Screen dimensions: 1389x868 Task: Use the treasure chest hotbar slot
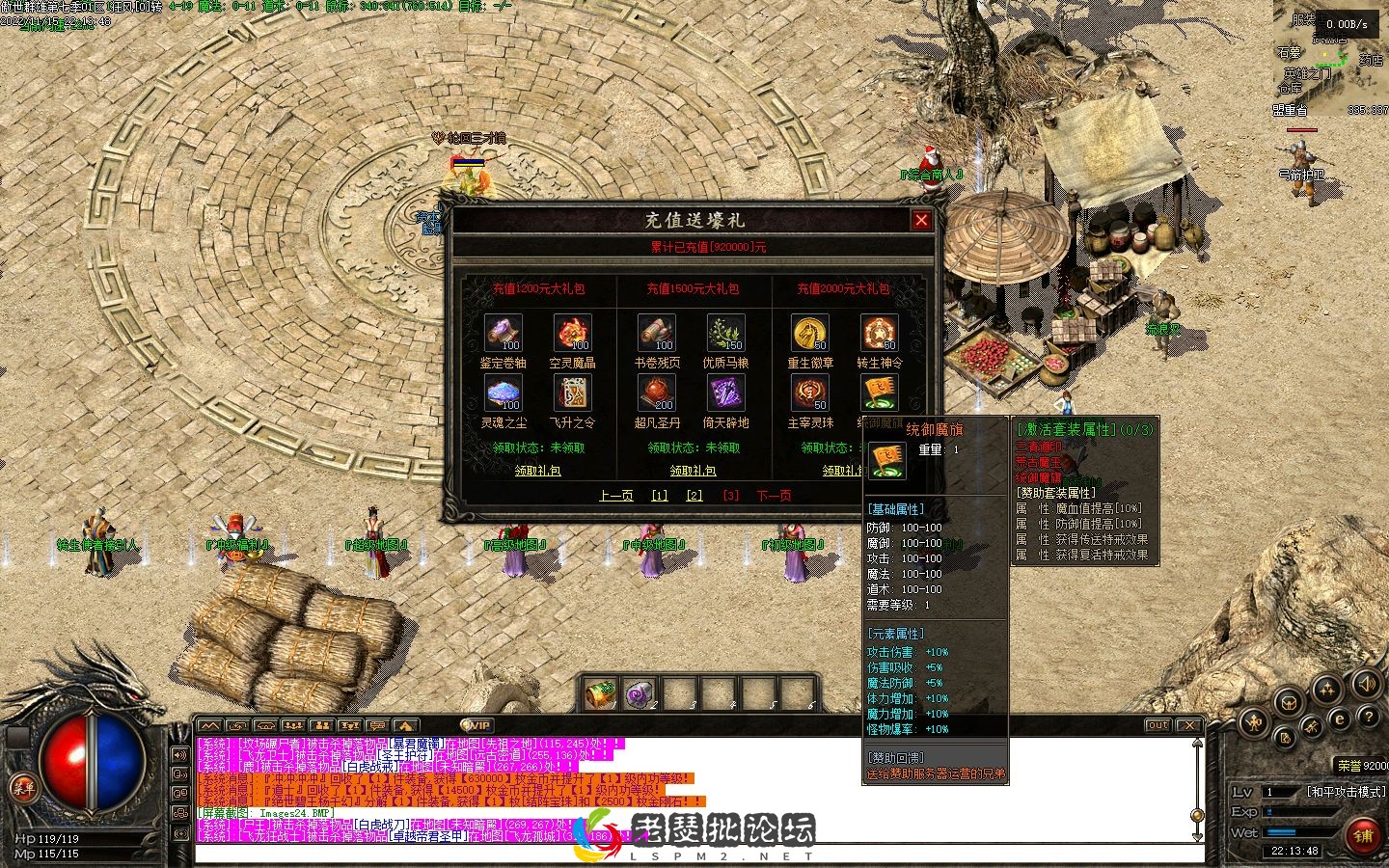pos(600,693)
